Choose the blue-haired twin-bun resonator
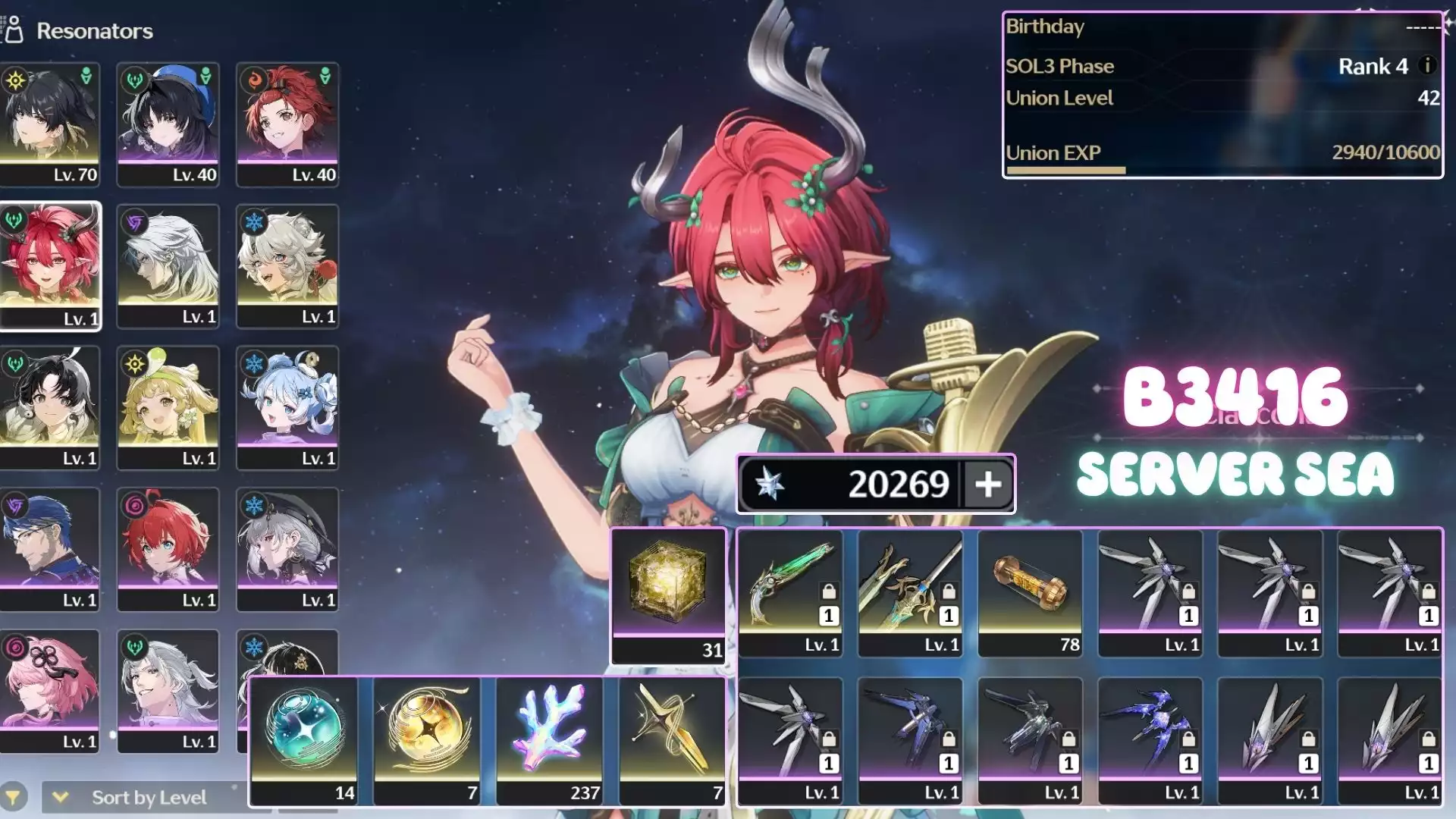 click(x=287, y=407)
